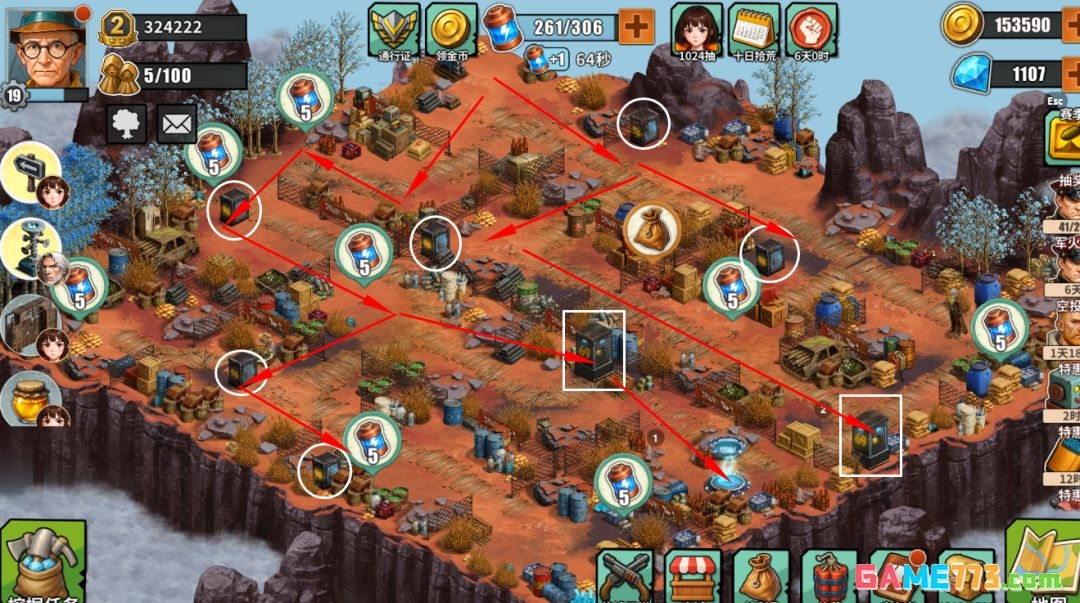Image resolution: width=1080 pixels, height=603 pixels.
Task: Open the market stall shop
Action: pos(693,577)
